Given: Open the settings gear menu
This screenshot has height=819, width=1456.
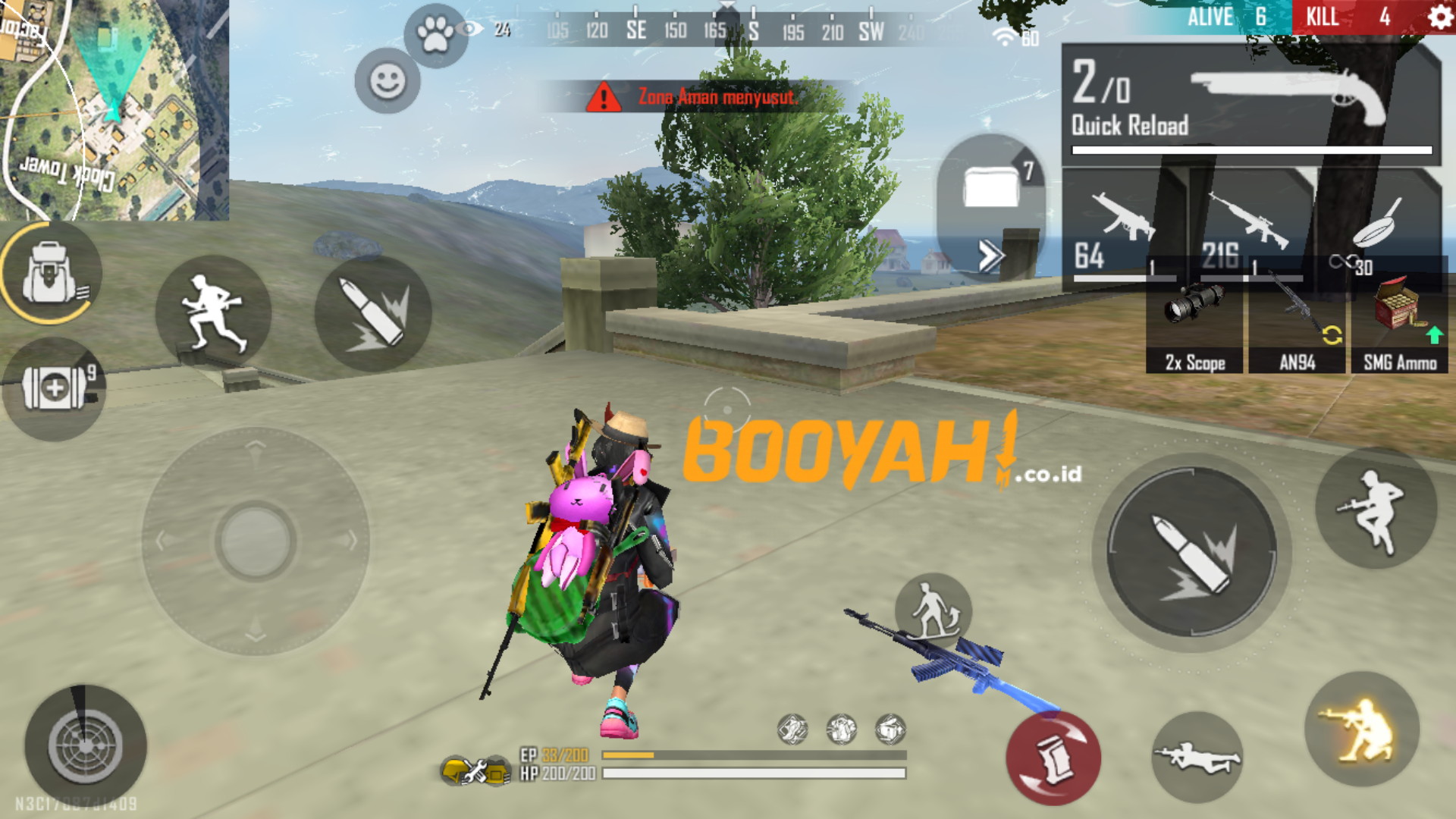Looking at the screenshot, I should click(1439, 17).
